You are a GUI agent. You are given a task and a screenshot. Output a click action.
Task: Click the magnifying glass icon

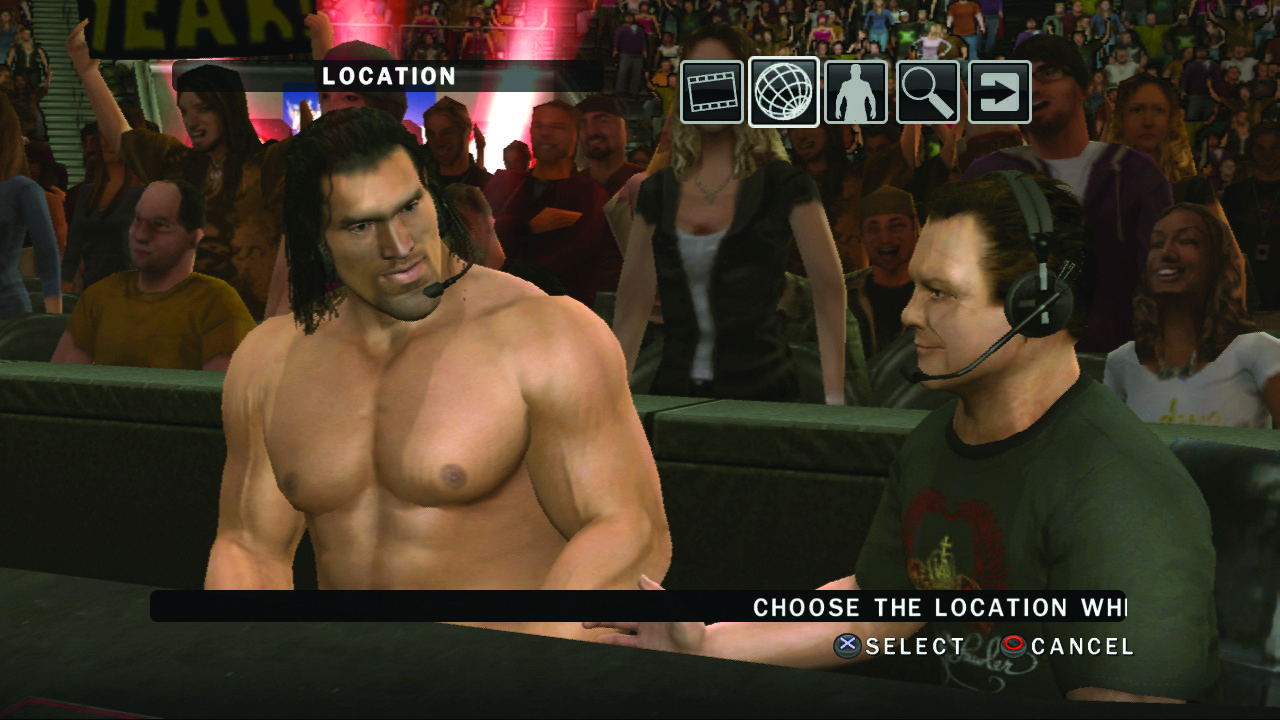pos(928,92)
